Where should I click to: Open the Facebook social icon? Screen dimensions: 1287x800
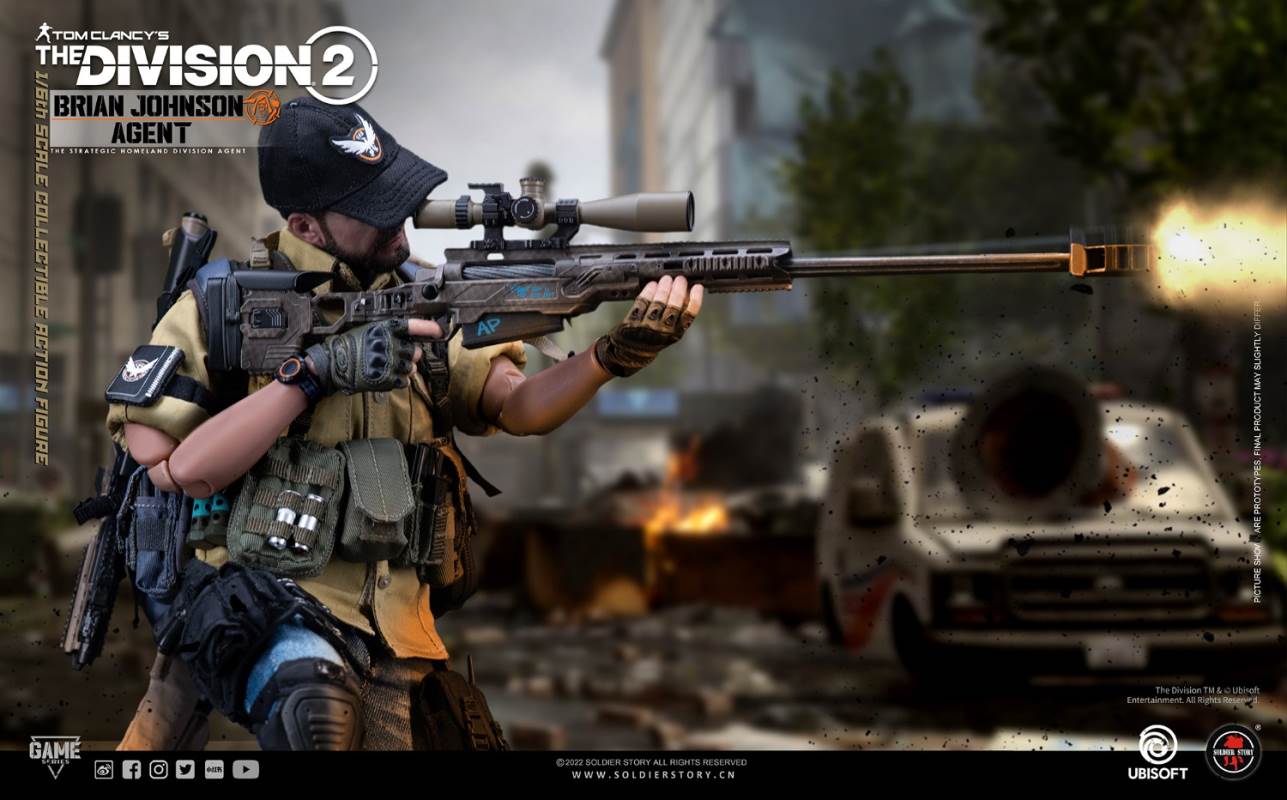131,769
